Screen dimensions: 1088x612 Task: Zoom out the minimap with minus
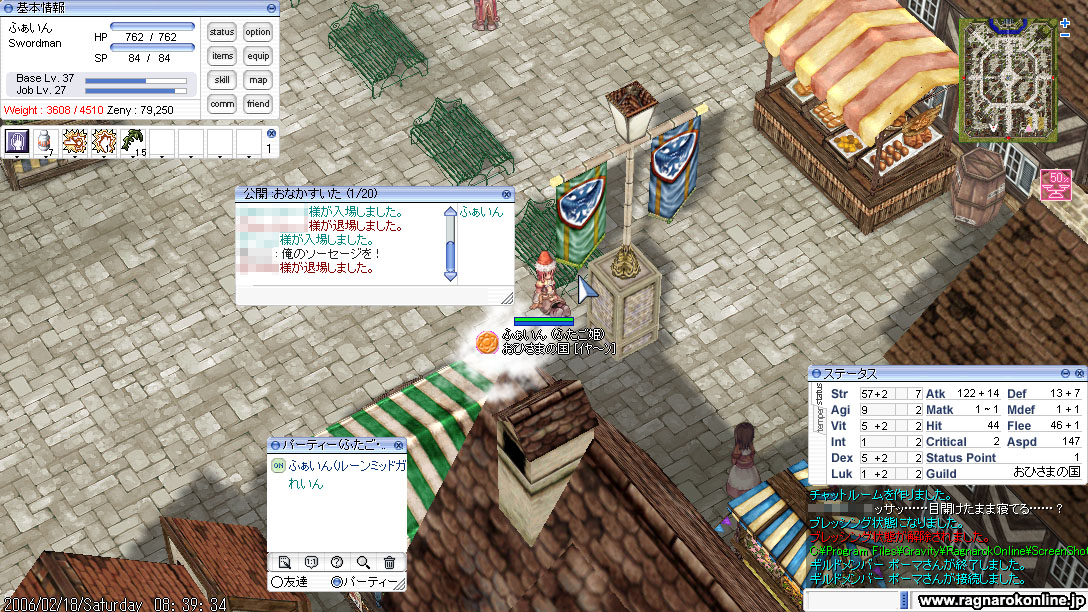pos(1064,35)
